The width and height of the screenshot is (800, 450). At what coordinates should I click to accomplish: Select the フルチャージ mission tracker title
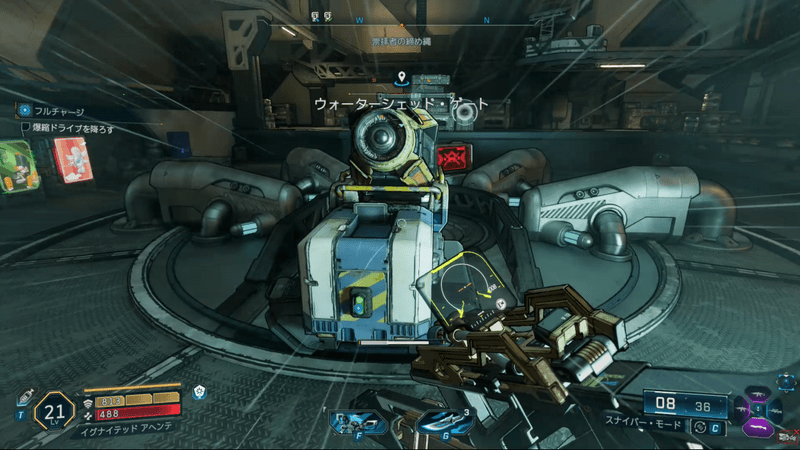coord(60,113)
